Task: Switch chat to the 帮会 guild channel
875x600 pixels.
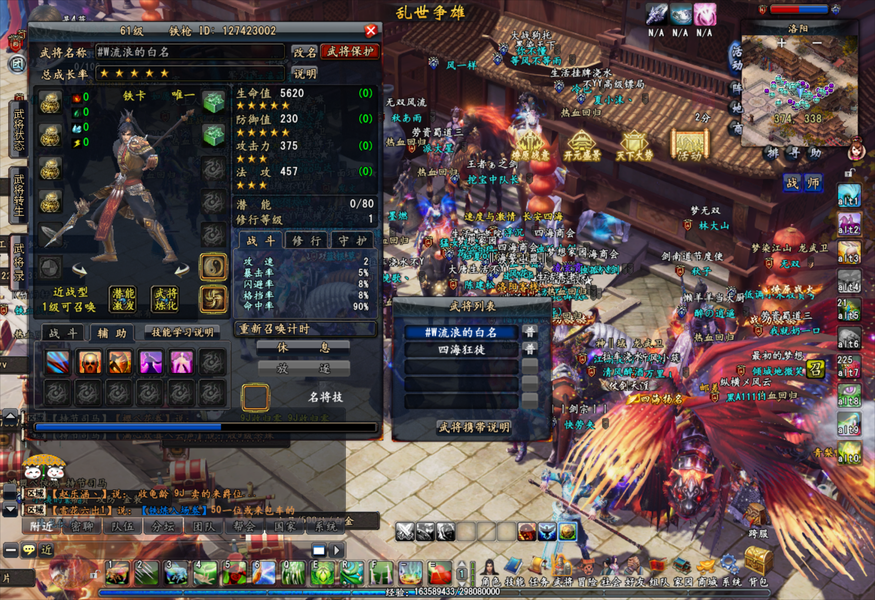Action: click(x=241, y=525)
